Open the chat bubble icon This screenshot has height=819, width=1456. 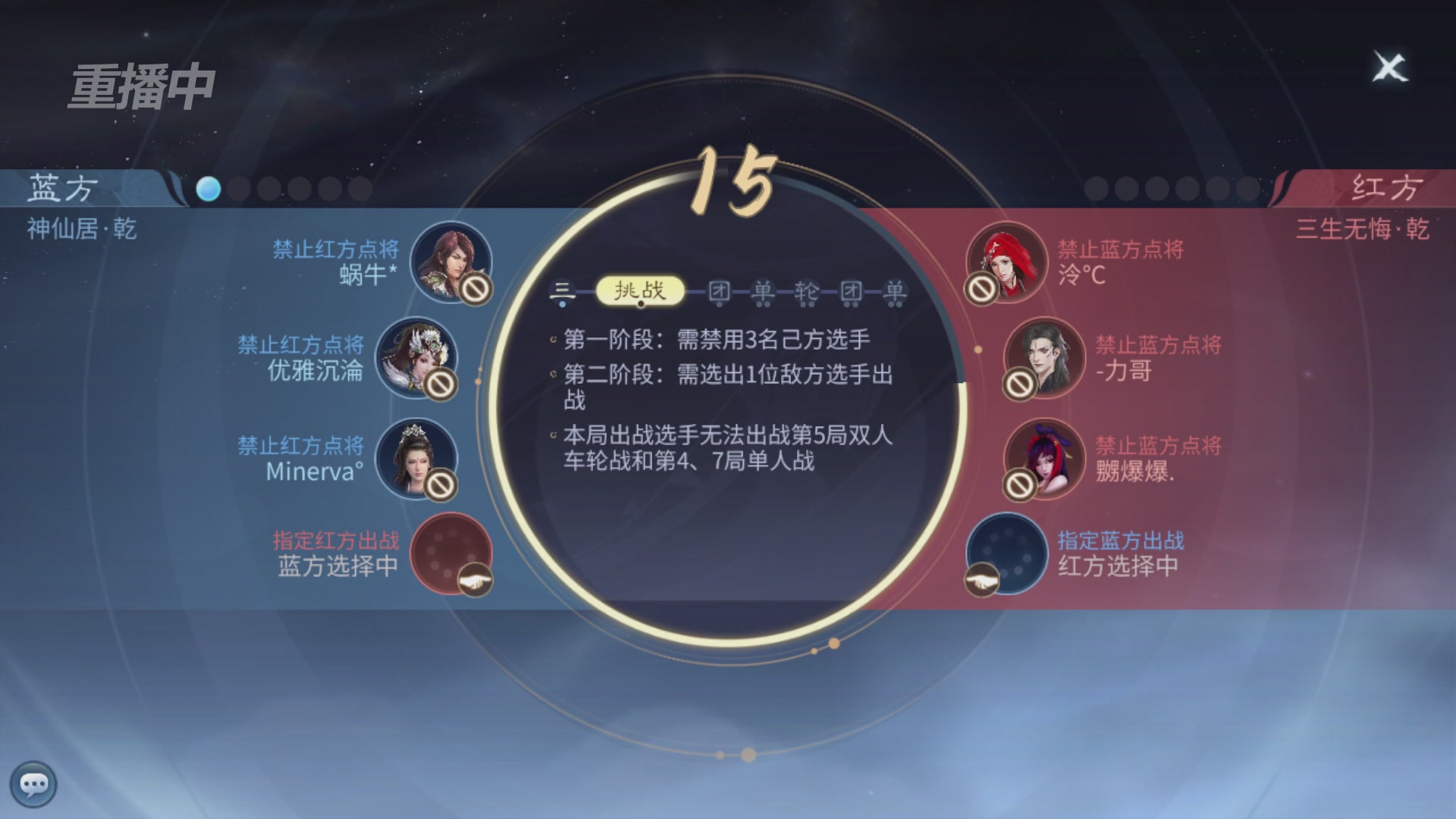pos(34,785)
